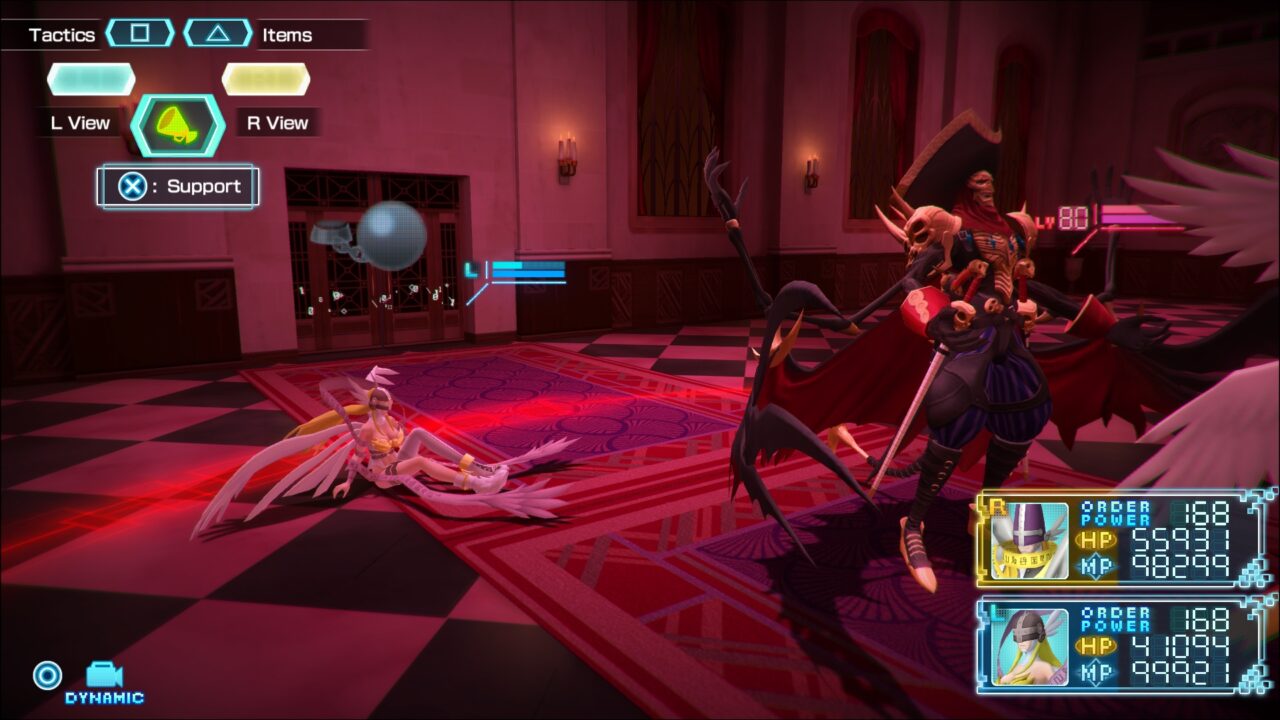The width and height of the screenshot is (1280, 720).
Task: Select the hatted Digimon portrait thumbnail
Action: pyautogui.click(x=1028, y=540)
